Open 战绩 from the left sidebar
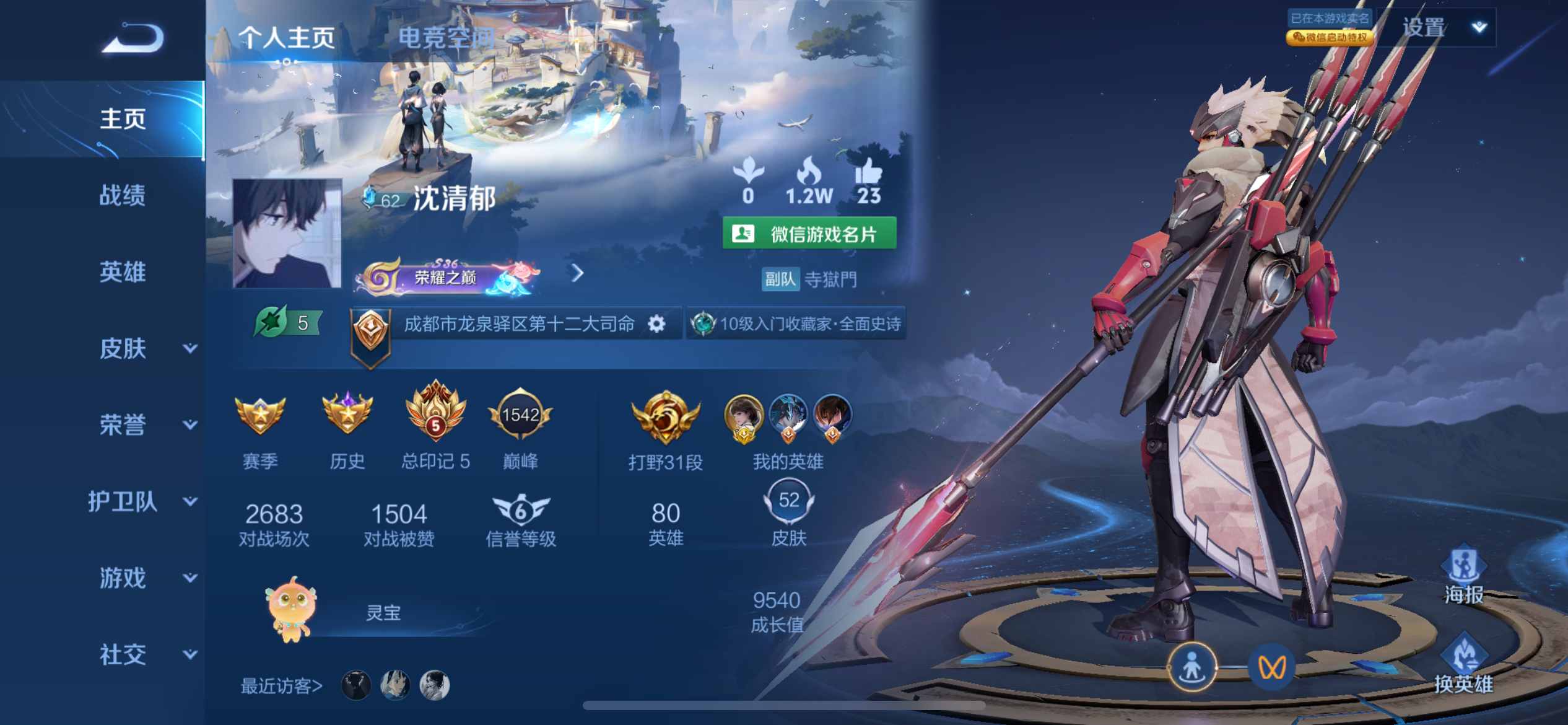 point(123,196)
